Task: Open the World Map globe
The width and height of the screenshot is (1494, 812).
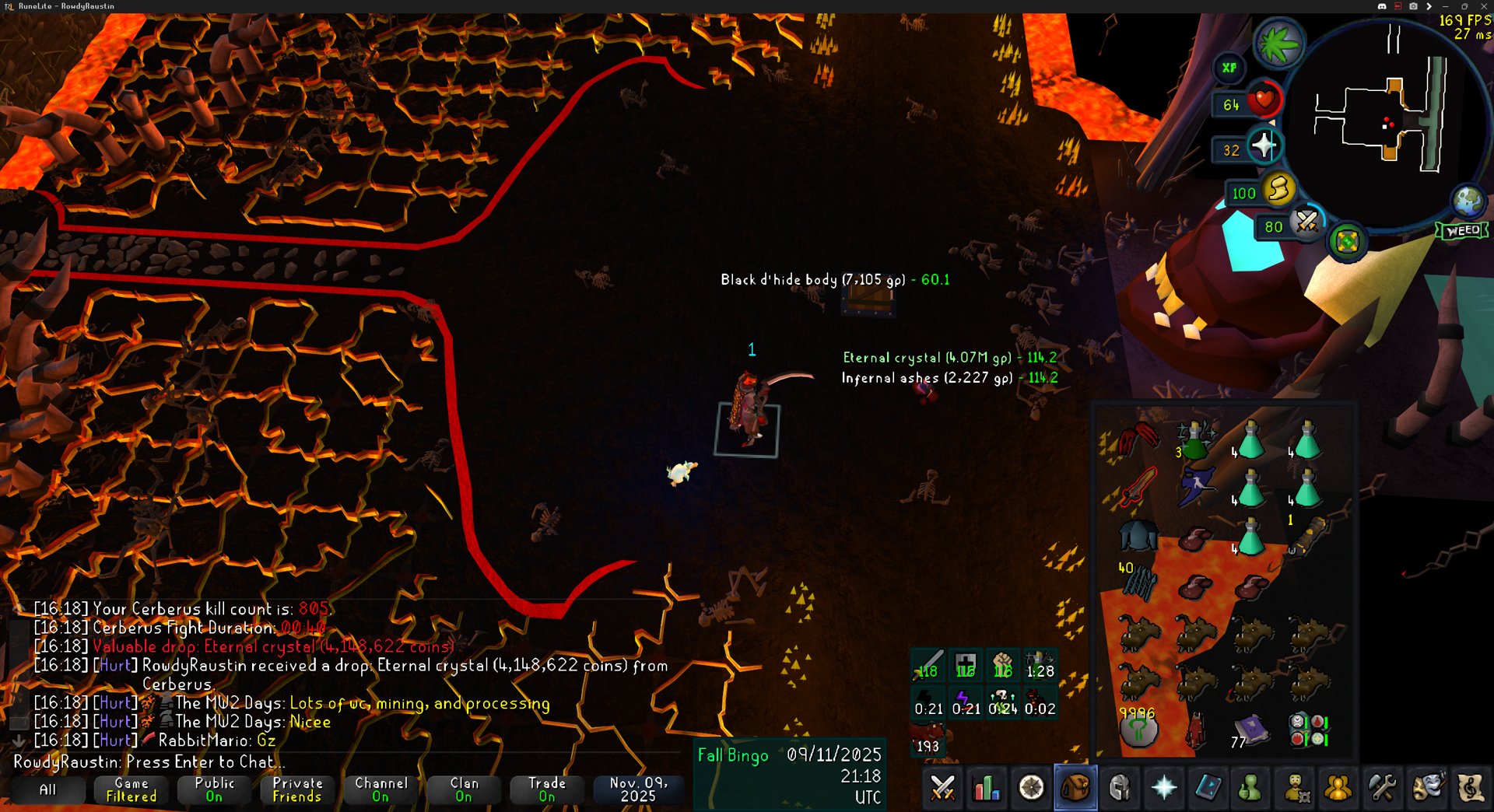Action: point(1468,201)
